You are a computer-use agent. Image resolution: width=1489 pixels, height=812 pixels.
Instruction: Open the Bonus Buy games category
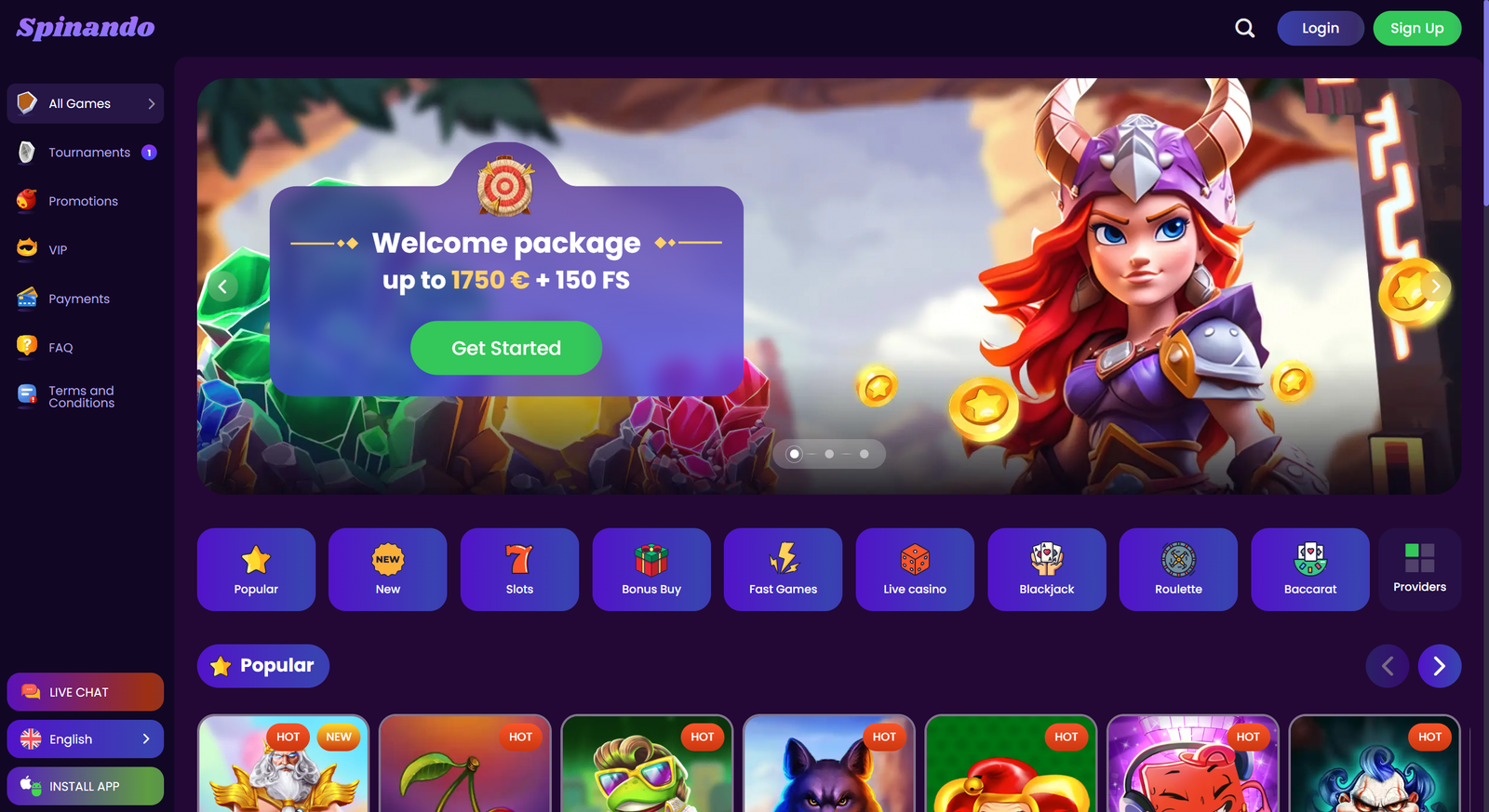[651, 569]
